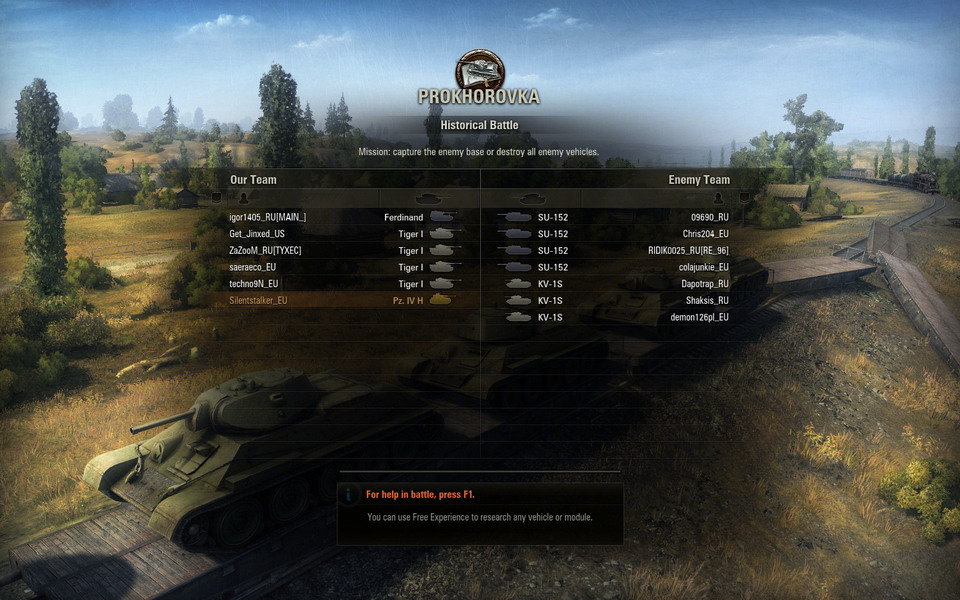Click the info icon in the tip box
Screen dimensions: 960x600
tap(350, 495)
